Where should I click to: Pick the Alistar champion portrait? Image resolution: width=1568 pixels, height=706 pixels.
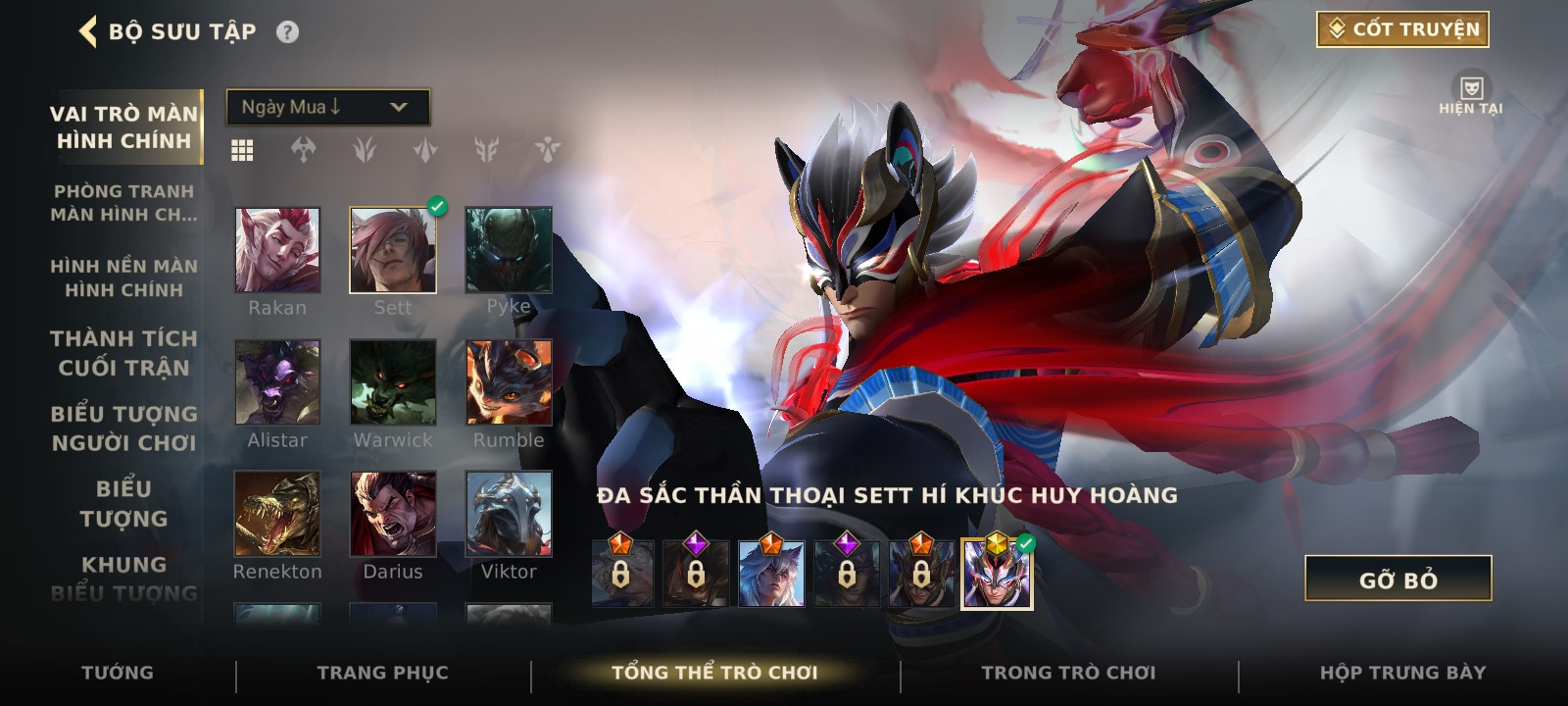click(x=277, y=382)
